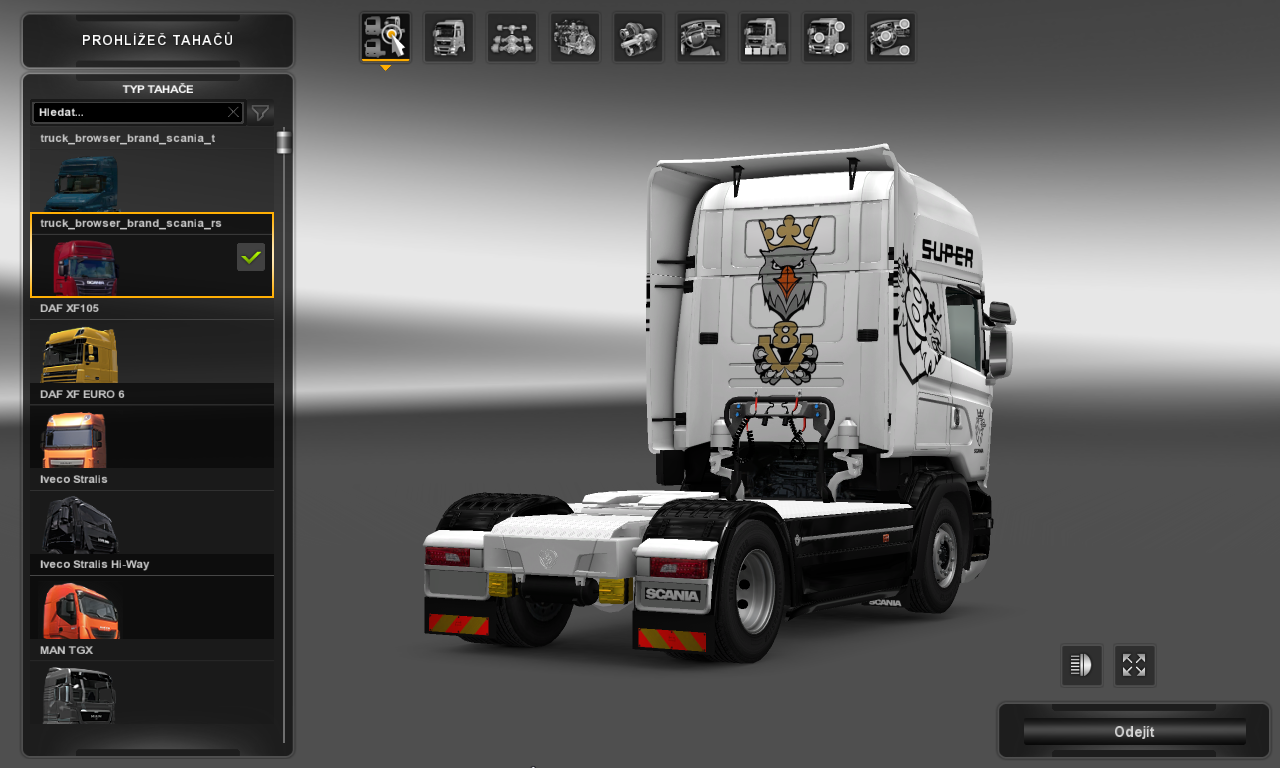This screenshot has width=1280, height=768.
Task: Open the chassis axle configuration tab
Action: point(511,38)
